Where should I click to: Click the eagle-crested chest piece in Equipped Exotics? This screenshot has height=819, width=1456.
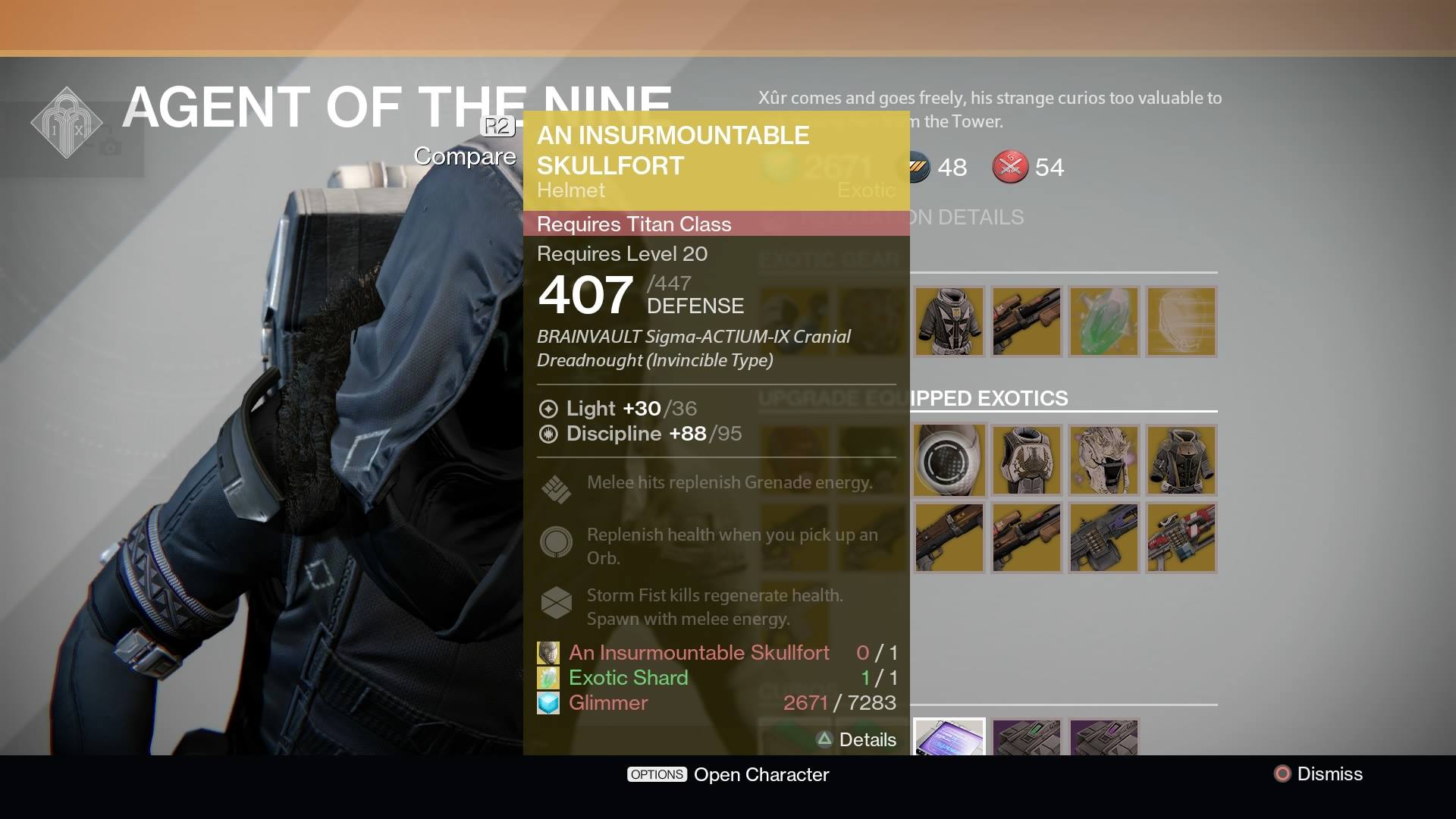(x=1026, y=460)
